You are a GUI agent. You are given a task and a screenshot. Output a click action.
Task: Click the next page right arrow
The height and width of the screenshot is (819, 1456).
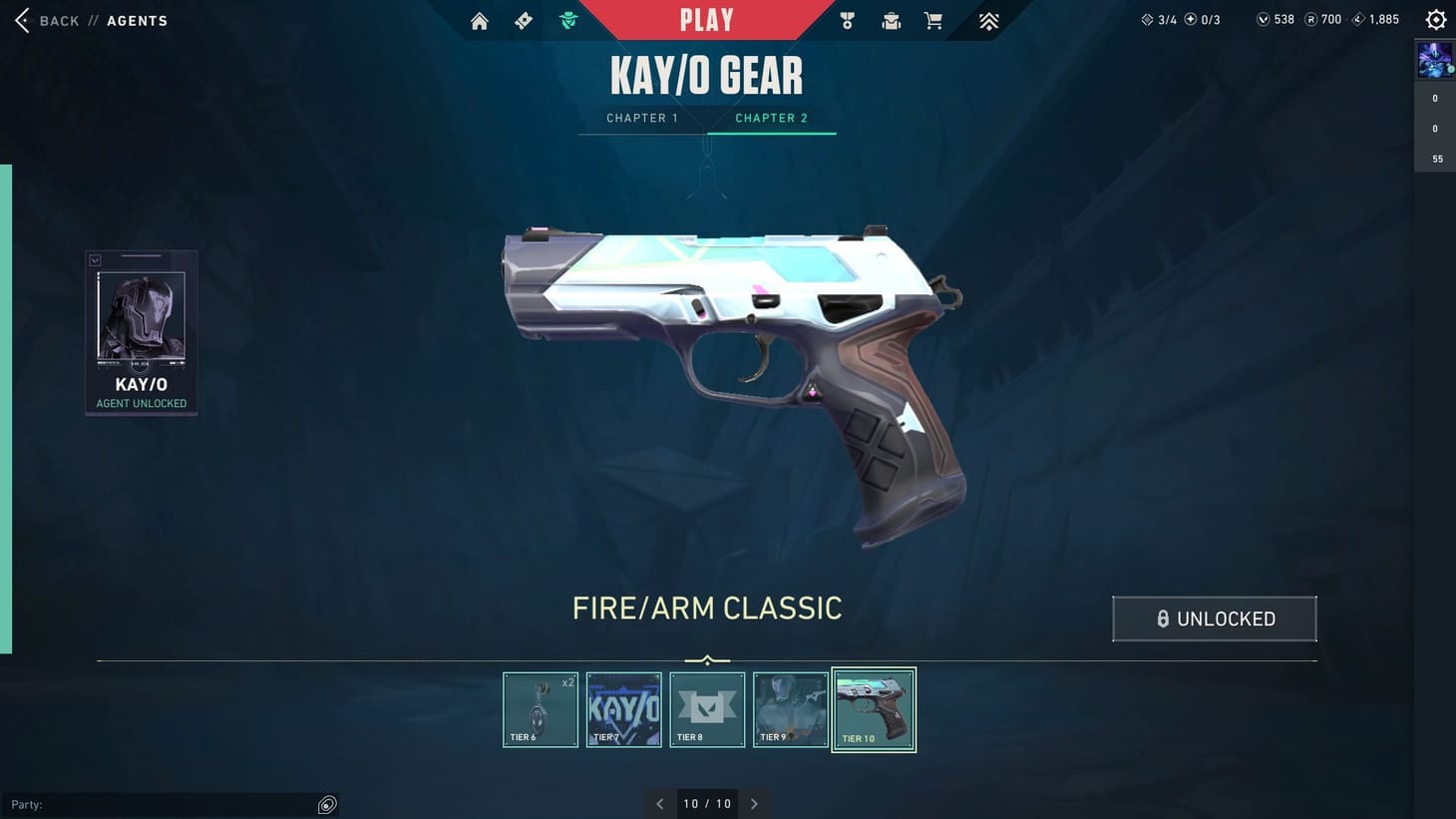coord(755,803)
